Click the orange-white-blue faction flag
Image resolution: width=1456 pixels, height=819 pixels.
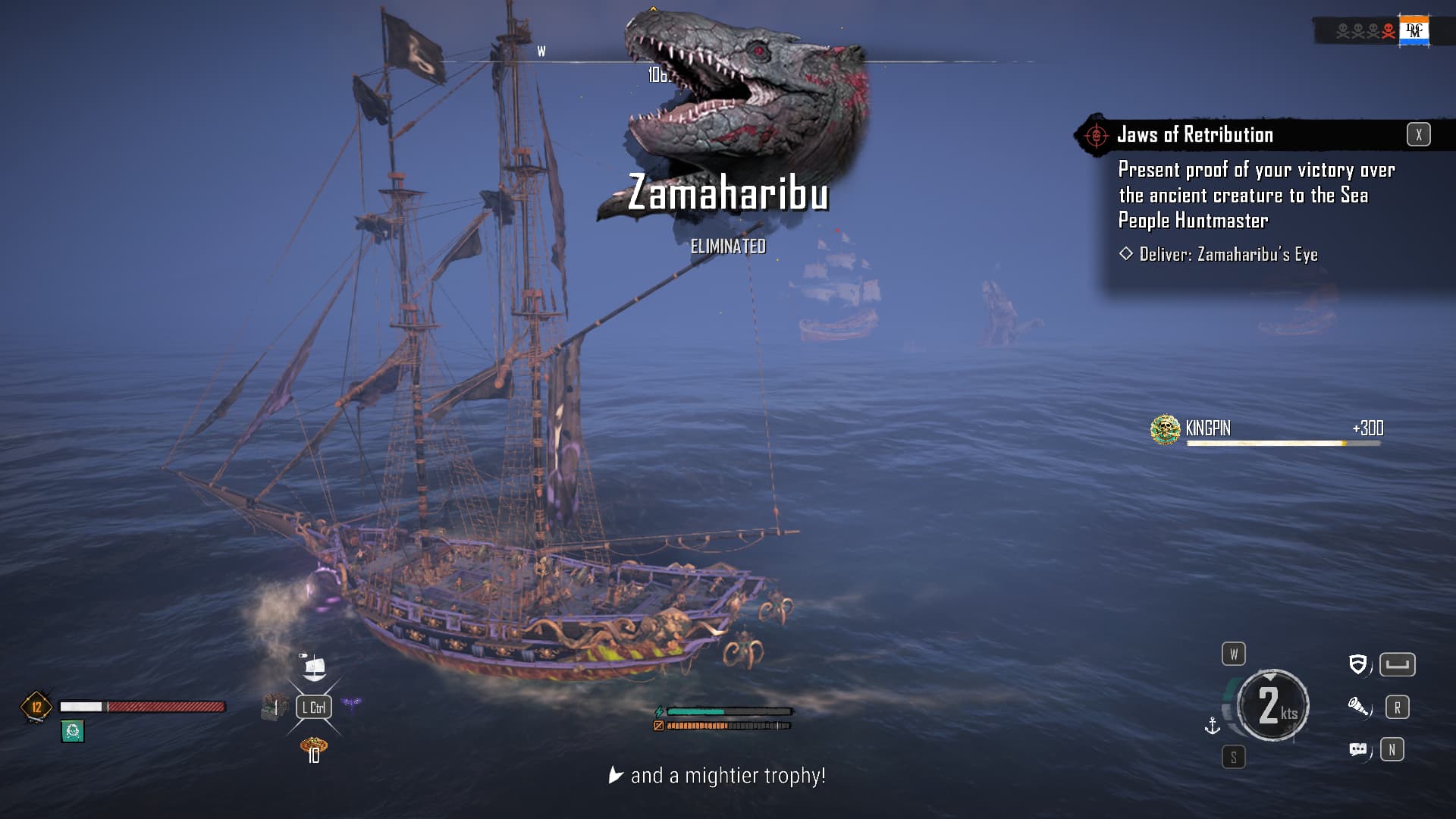[x=1414, y=31]
